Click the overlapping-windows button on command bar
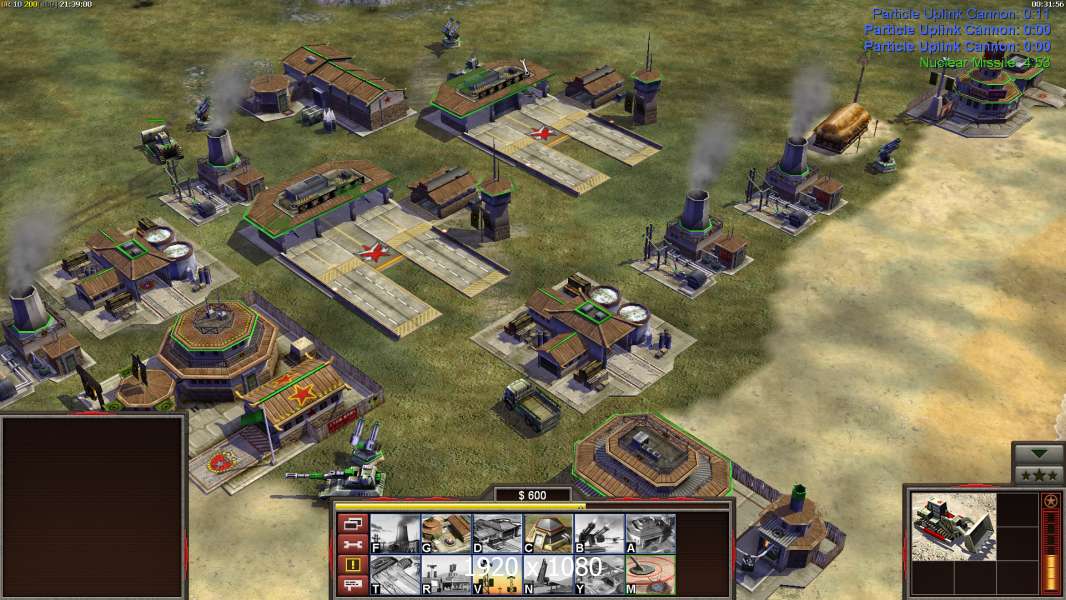This screenshot has width=1066, height=600. pyautogui.click(x=353, y=523)
